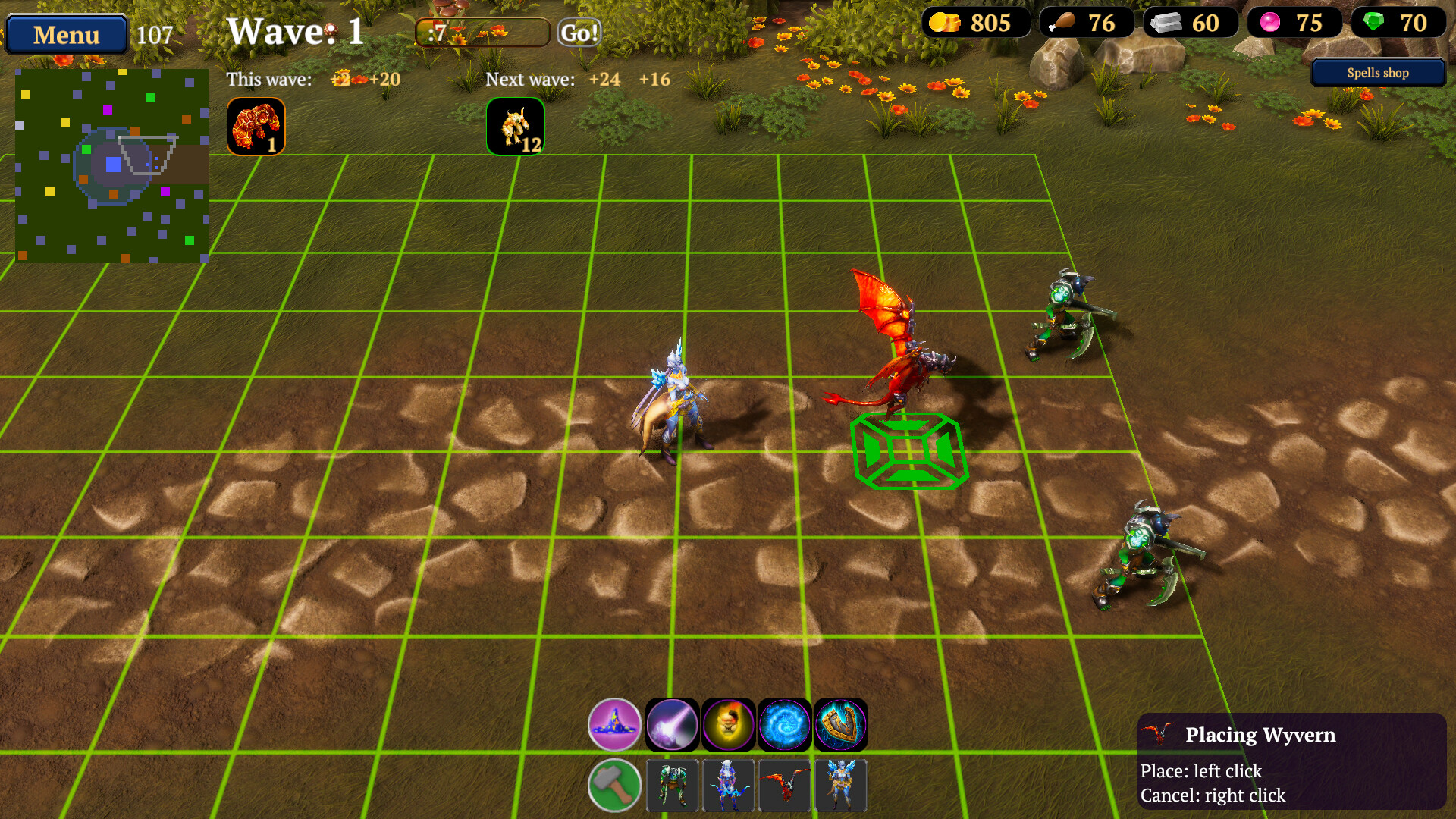Image resolution: width=1456 pixels, height=819 pixels.
Task: Cast the magic bolt spell
Action: click(x=672, y=724)
